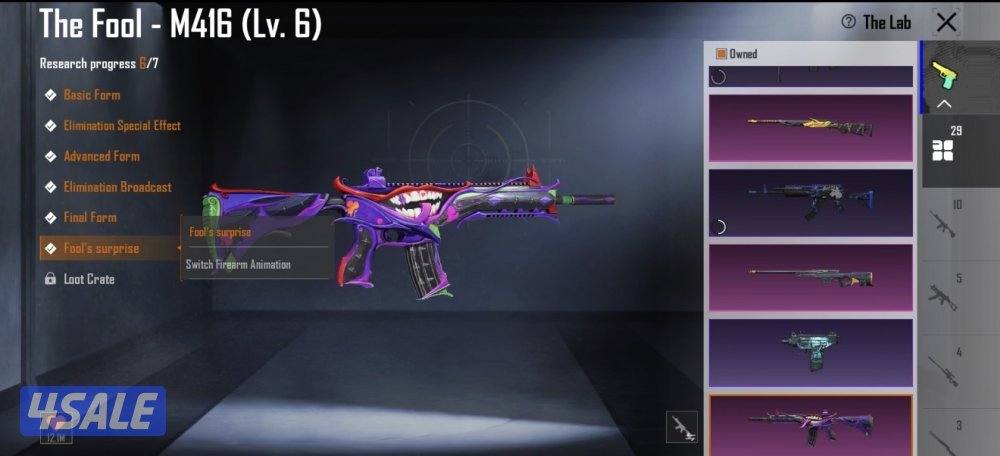Toggle the Owned filter checkbox
The width and height of the screenshot is (1000, 456).
click(x=720, y=54)
